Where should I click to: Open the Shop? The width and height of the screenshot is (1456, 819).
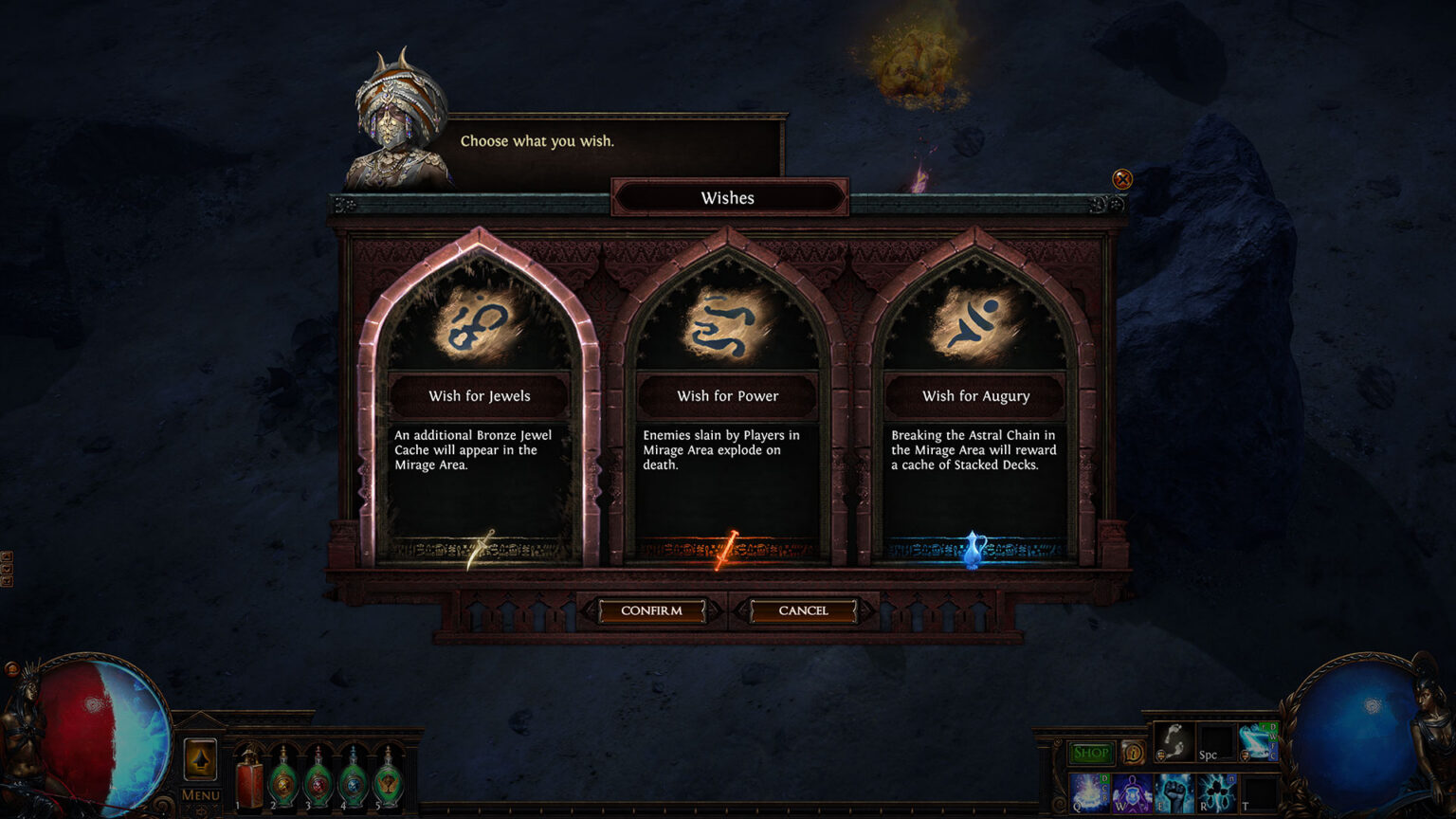[1092, 752]
